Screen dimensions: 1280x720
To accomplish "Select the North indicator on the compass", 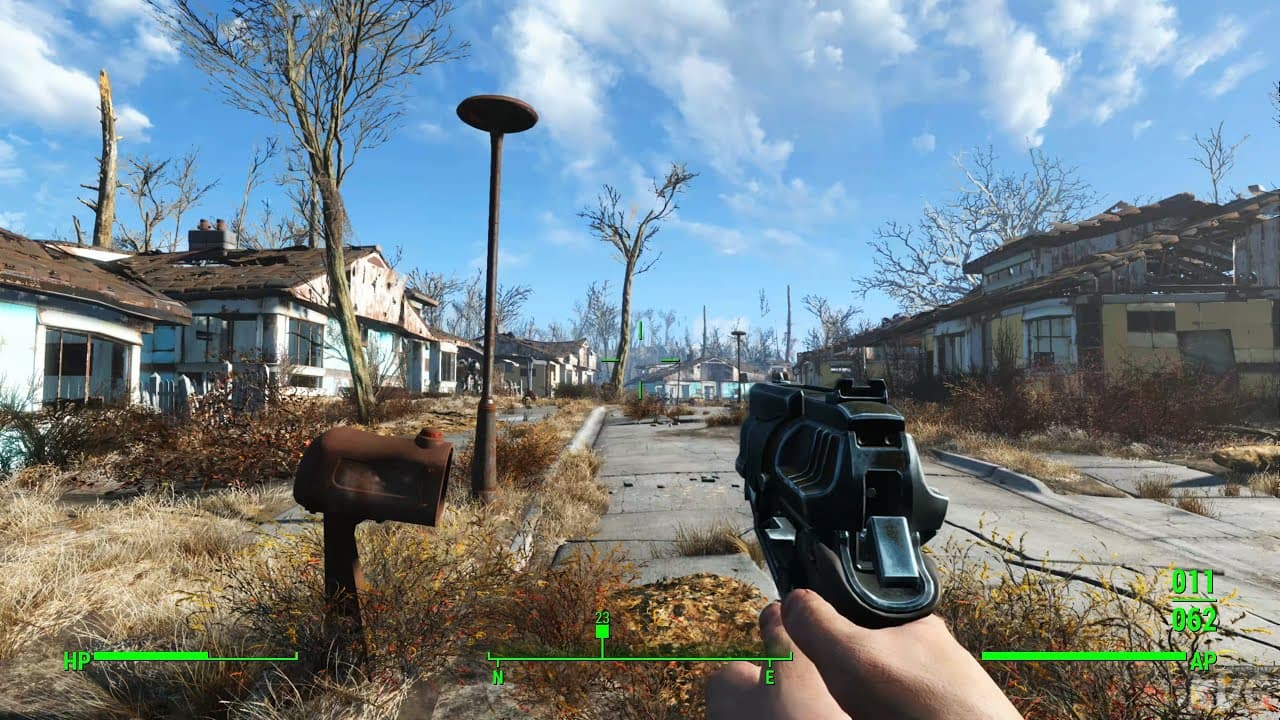I will (x=496, y=675).
